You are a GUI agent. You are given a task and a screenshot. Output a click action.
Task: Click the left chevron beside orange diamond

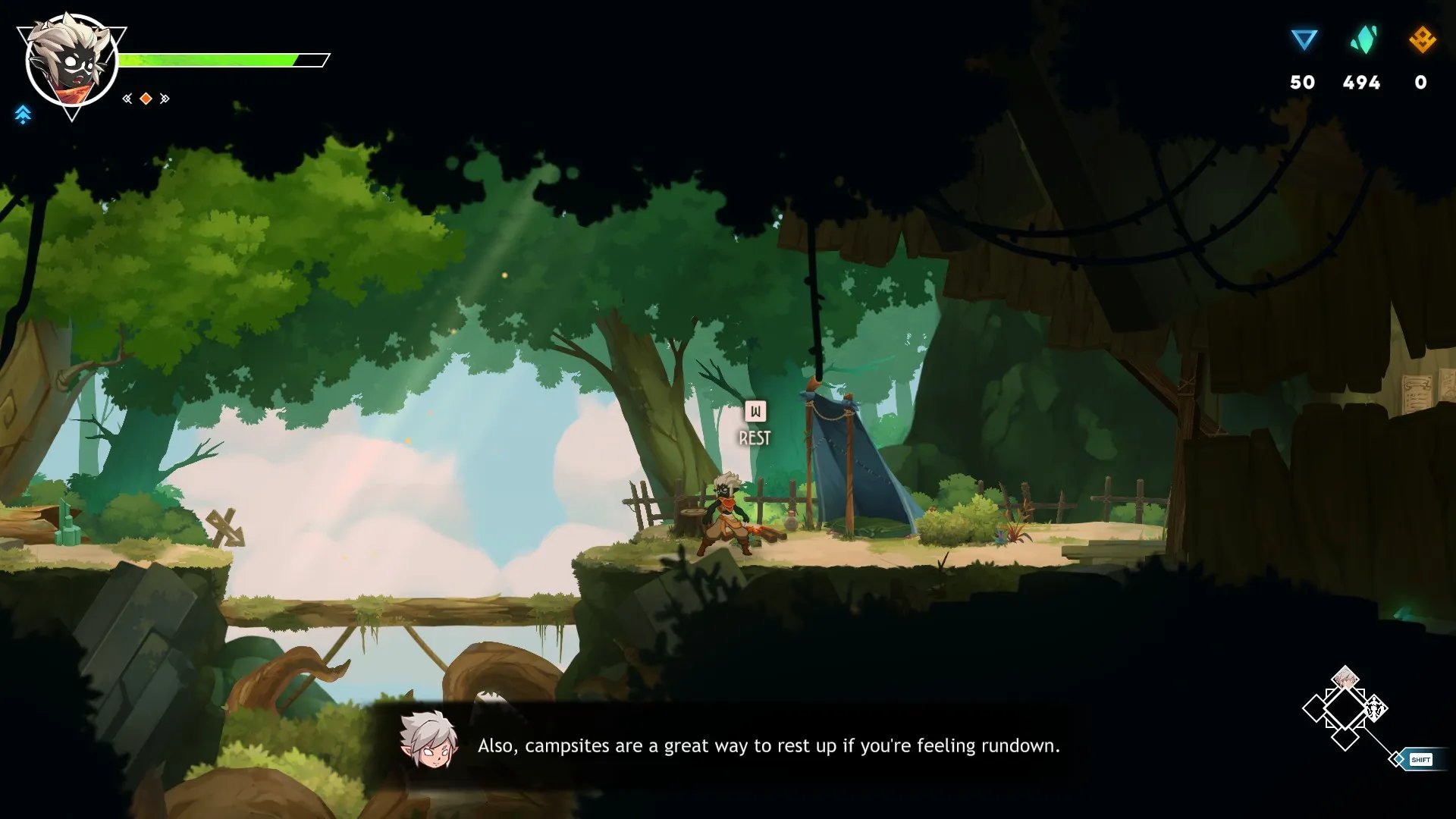point(127,99)
